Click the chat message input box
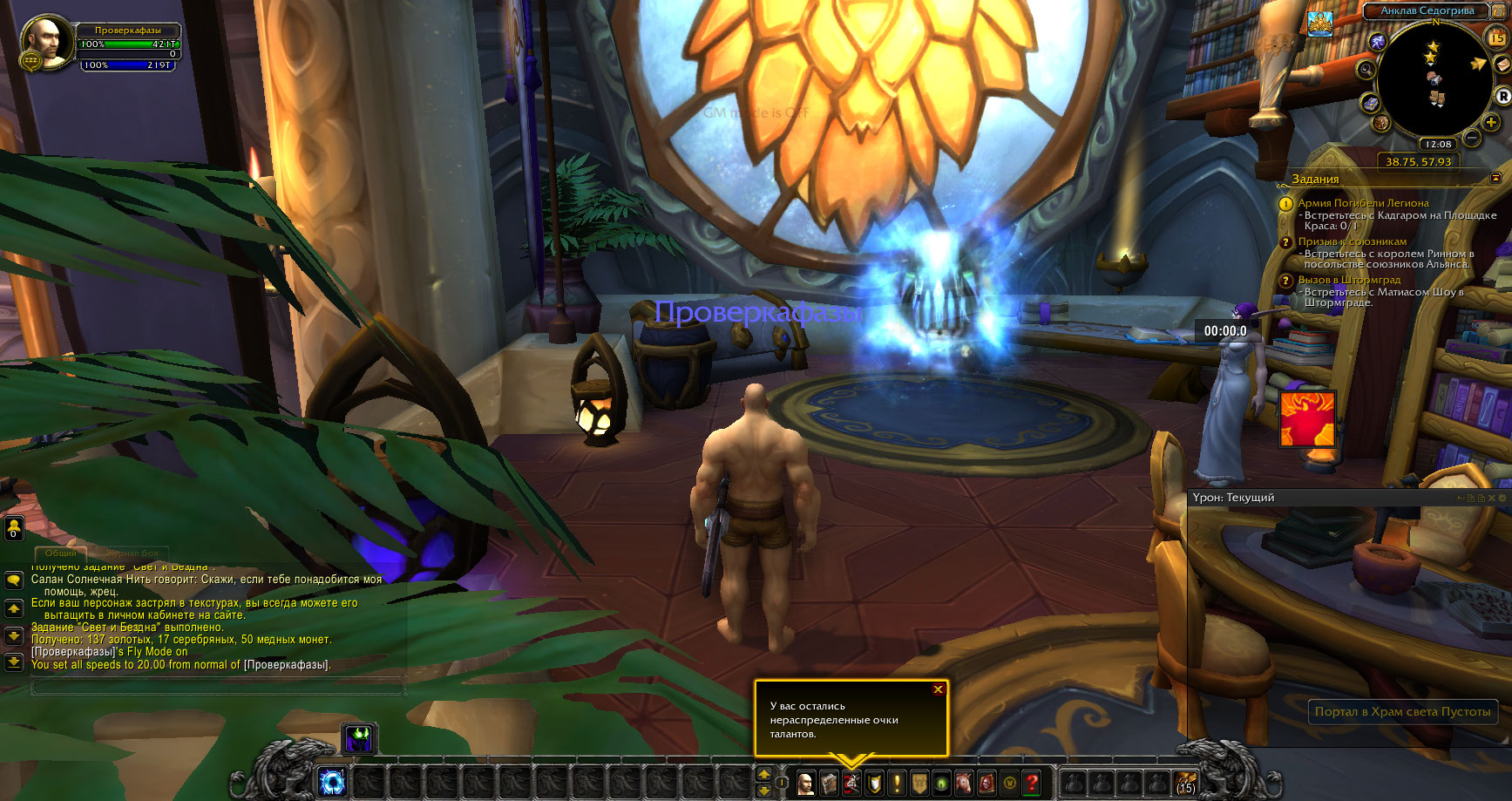Viewport: 1512px width, 801px height. coord(218,687)
